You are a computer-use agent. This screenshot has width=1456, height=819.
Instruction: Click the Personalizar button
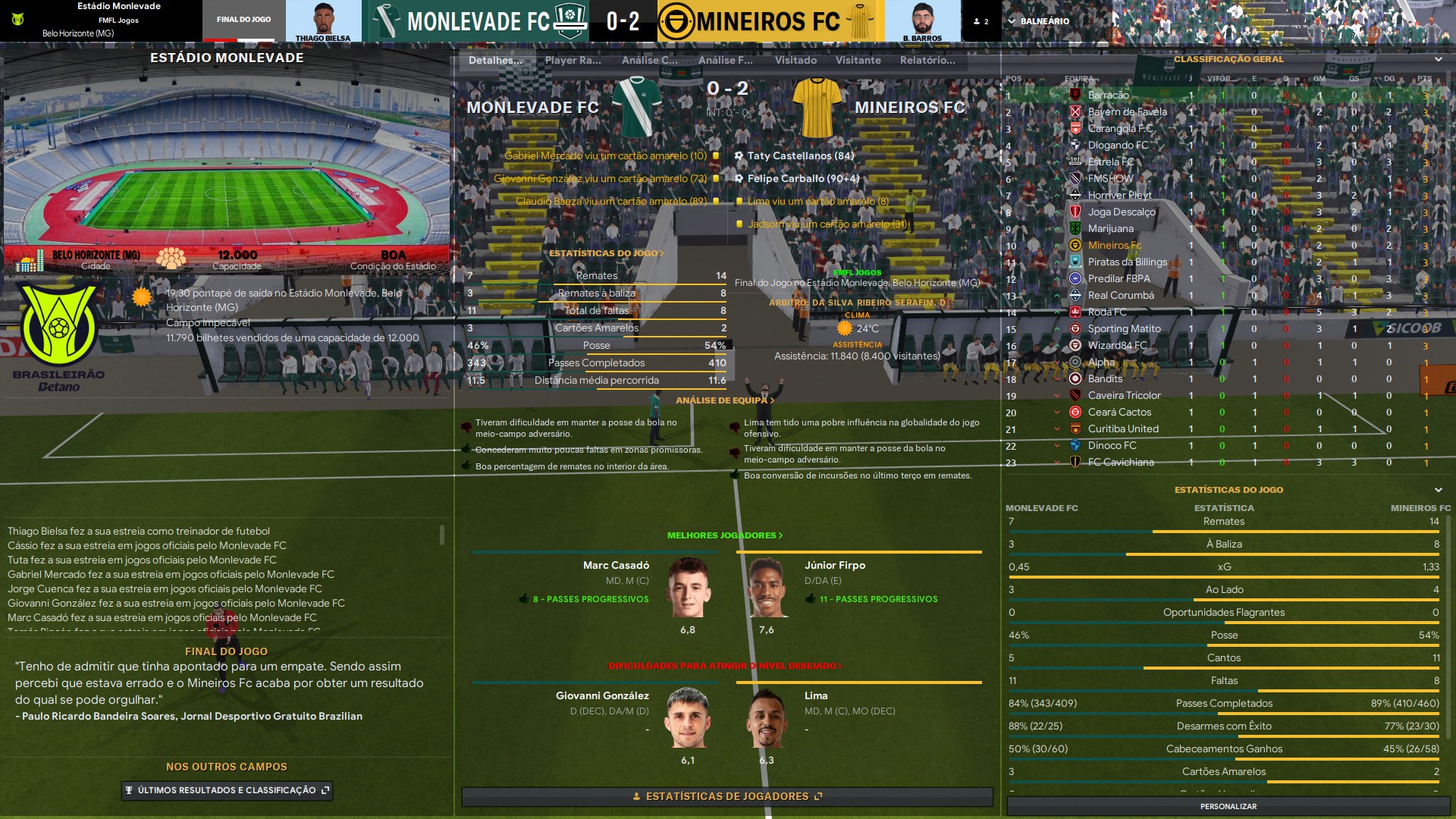[x=1228, y=806]
